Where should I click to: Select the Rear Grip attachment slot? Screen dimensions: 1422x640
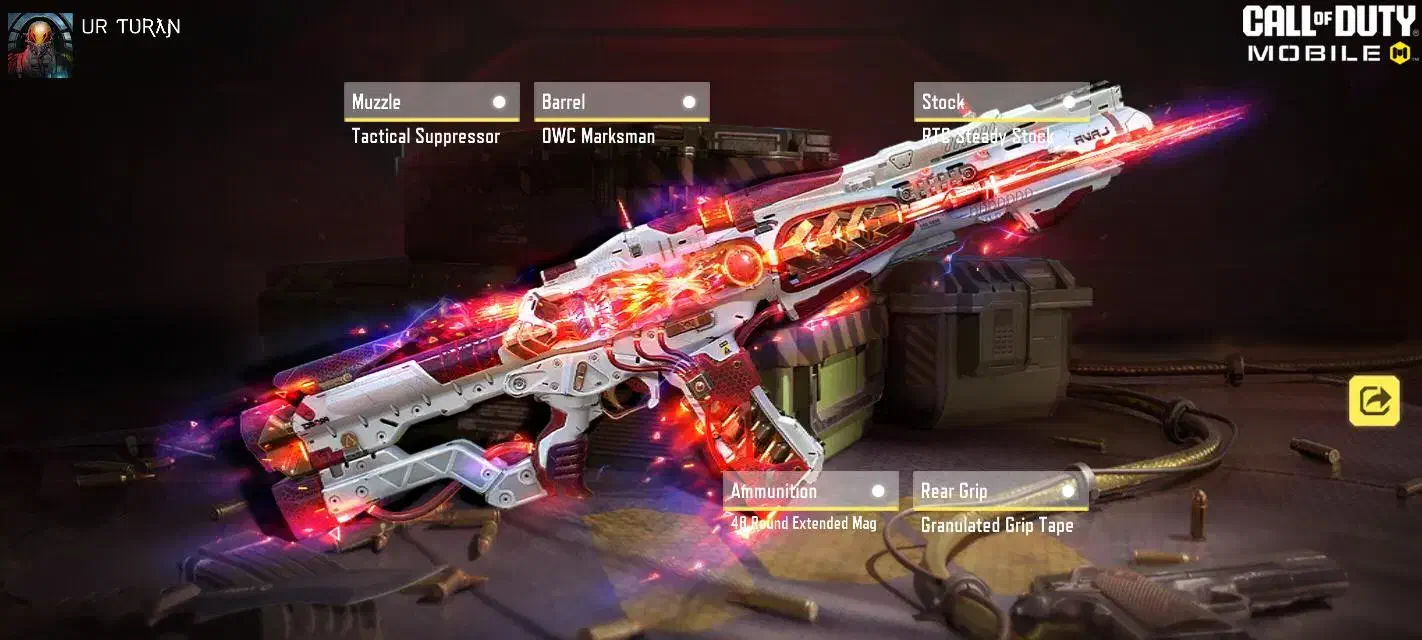(x=1000, y=491)
